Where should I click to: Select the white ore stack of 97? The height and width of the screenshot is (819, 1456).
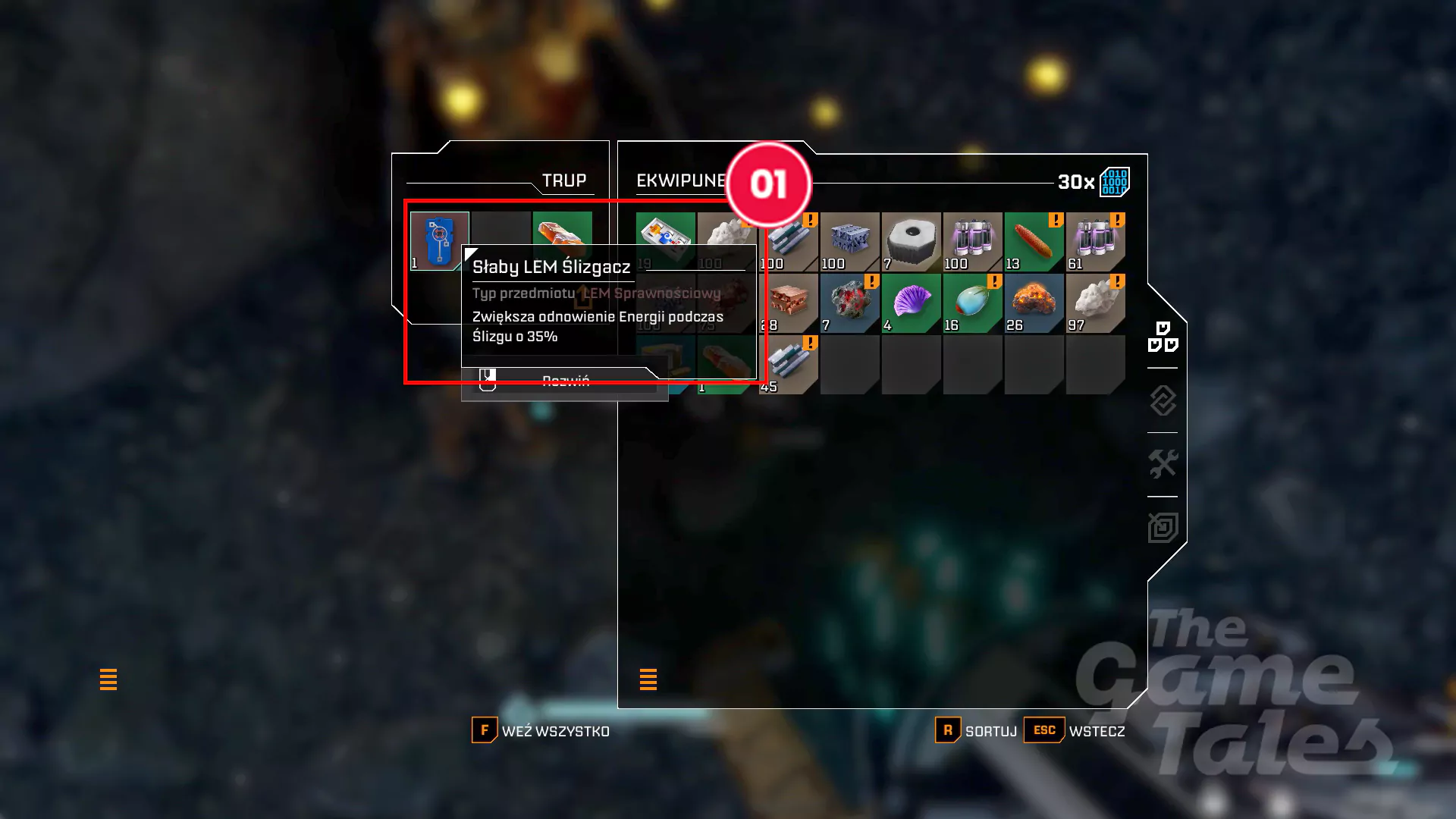[1095, 303]
